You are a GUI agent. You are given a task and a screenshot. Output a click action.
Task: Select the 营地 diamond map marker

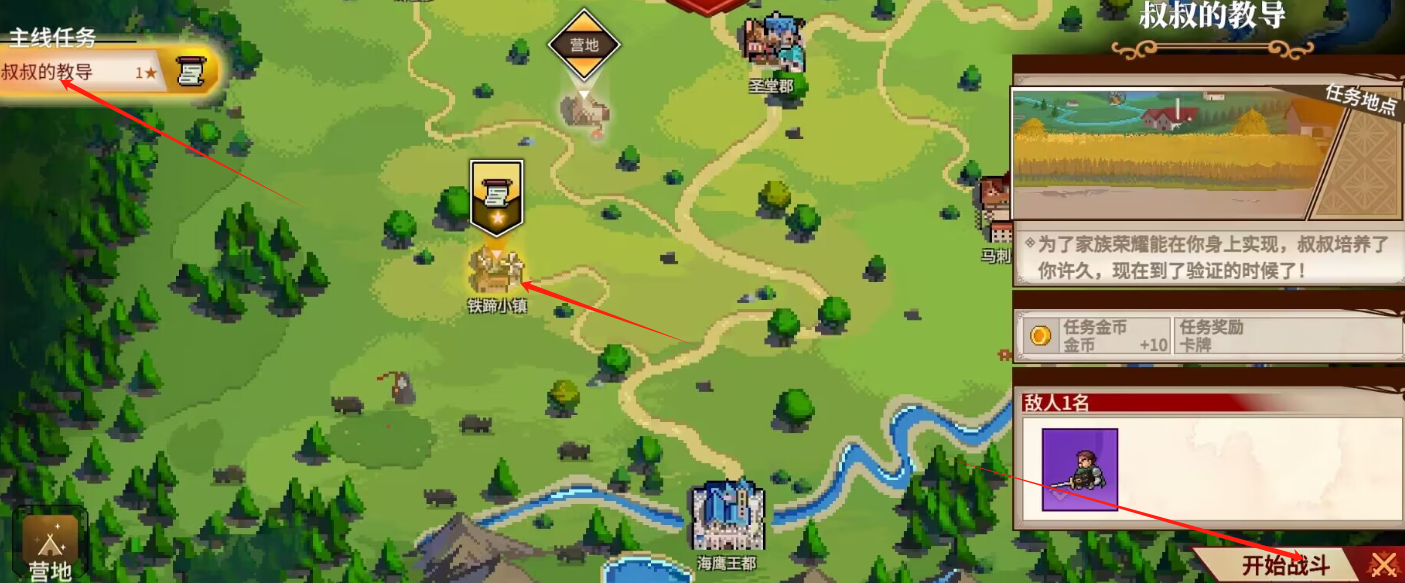(584, 46)
